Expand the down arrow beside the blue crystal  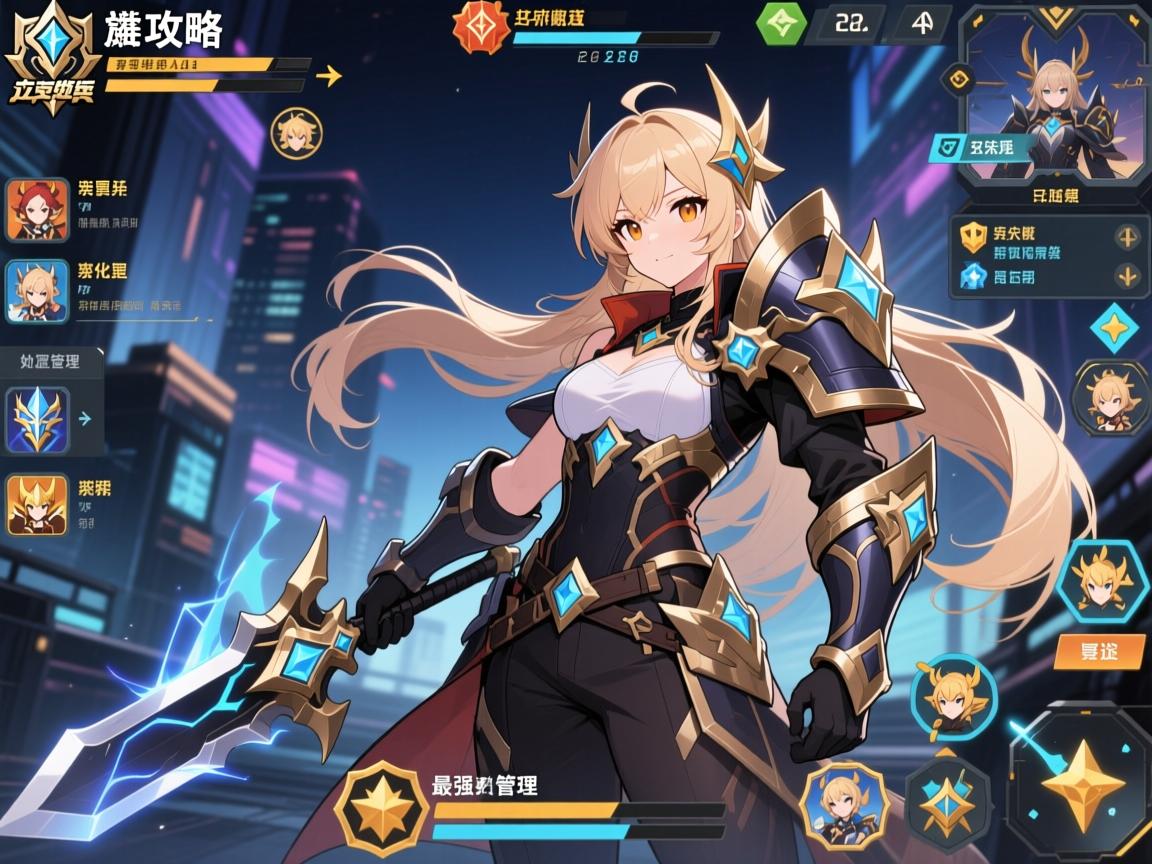1128,276
